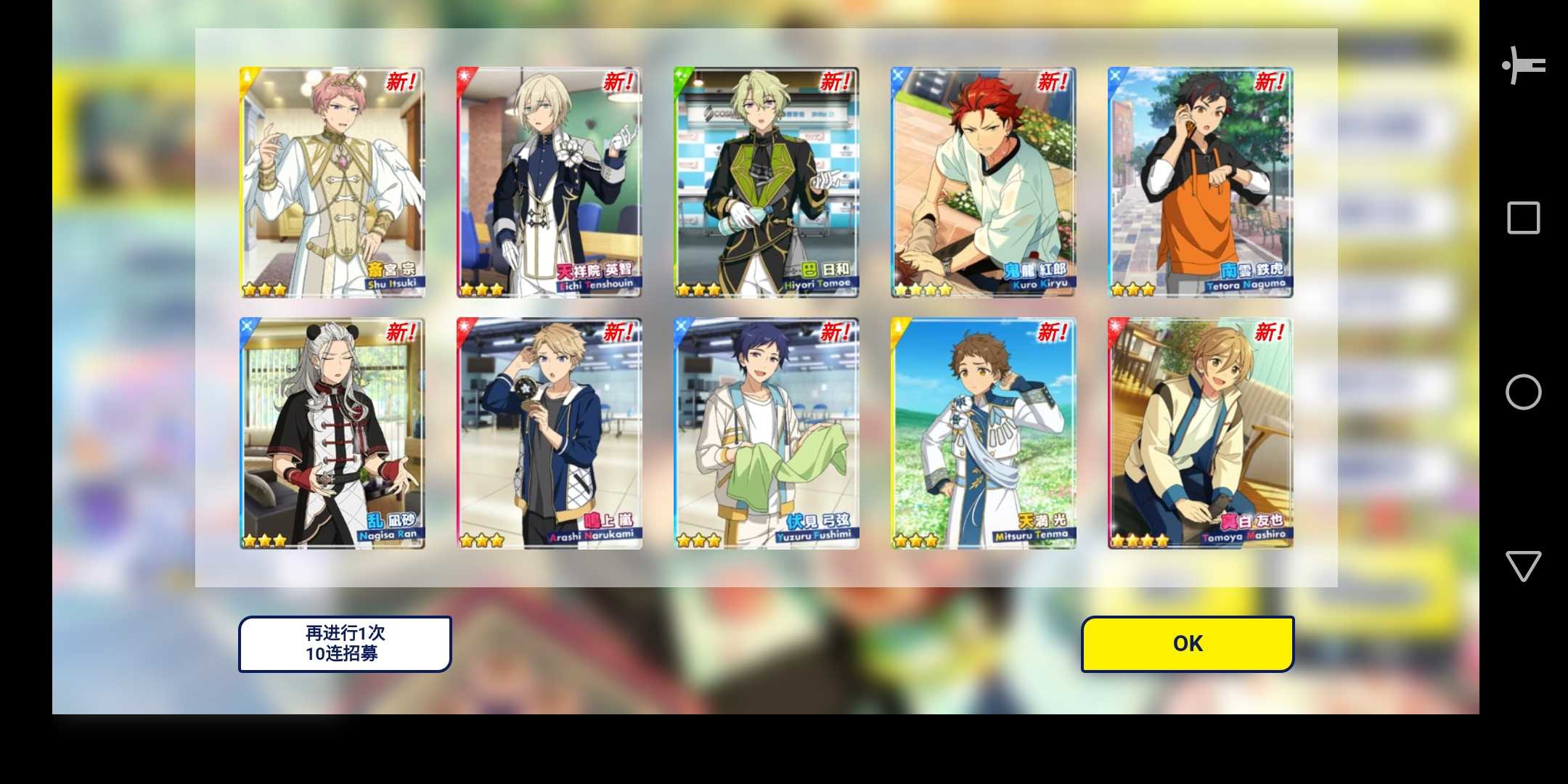Image resolution: width=1568 pixels, height=784 pixels.
Task: View the Nagisa Ran card
Action: tap(332, 433)
